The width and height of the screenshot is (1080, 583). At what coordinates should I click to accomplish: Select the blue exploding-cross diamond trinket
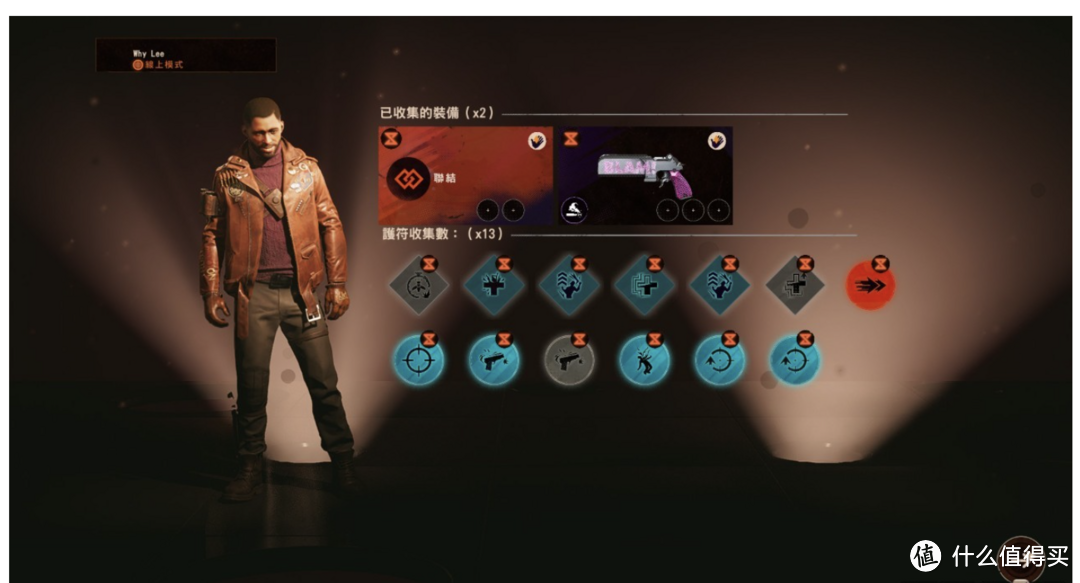[x=494, y=286]
